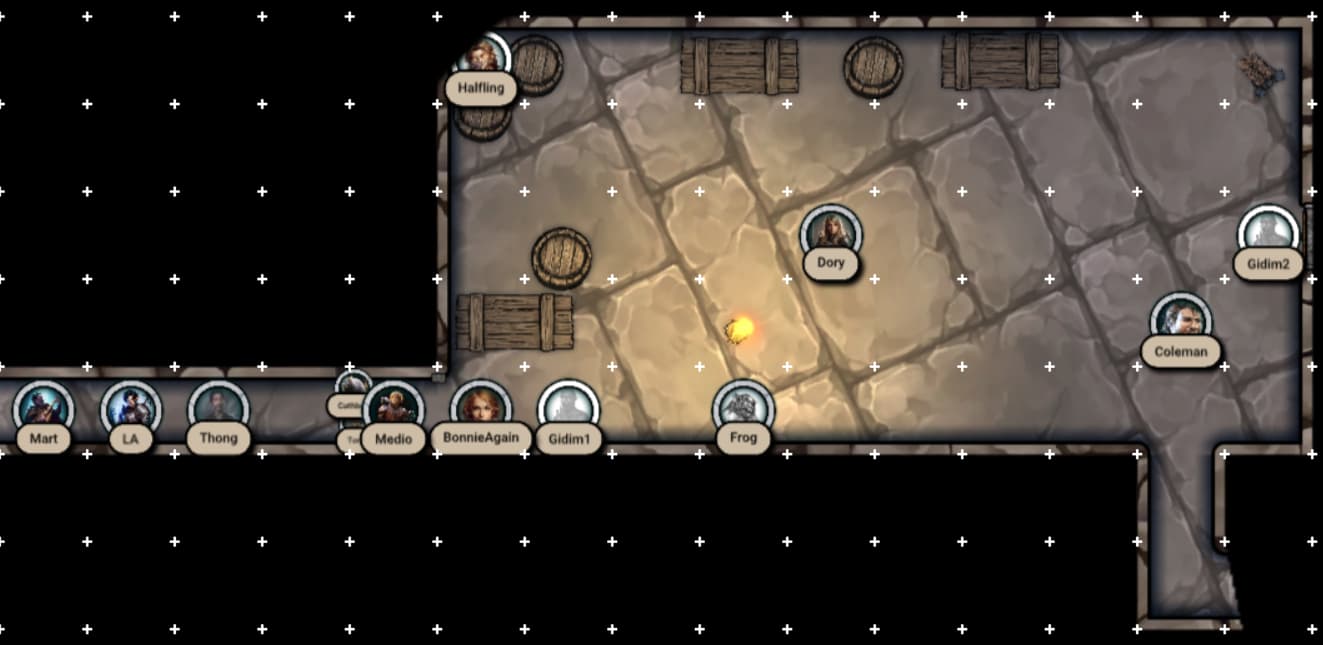Image resolution: width=1323 pixels, height=645 pixels.
Task: Select the Mart token
Action: pos(44,410)
